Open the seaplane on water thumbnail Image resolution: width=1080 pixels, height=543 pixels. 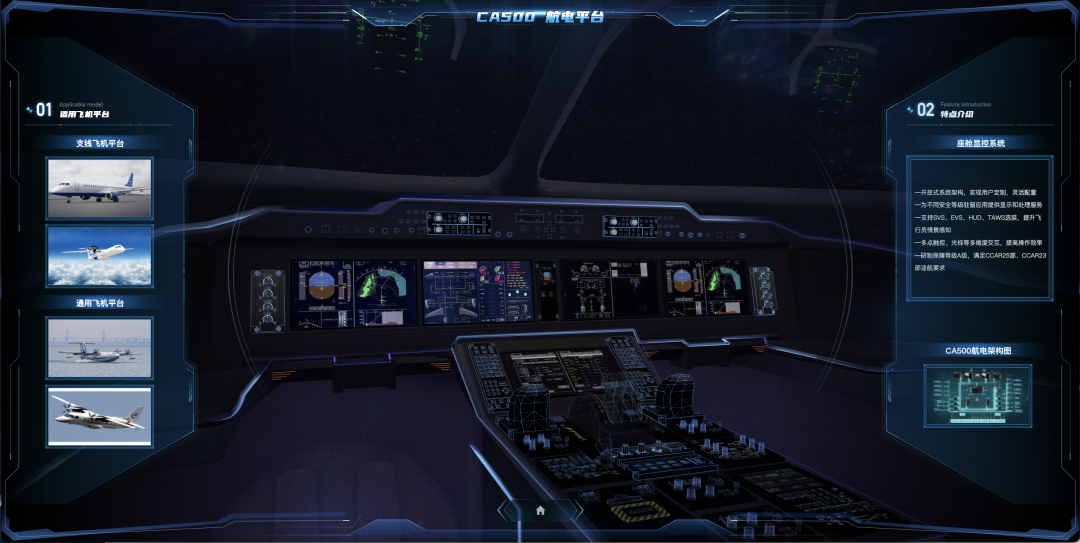(99, 348)
